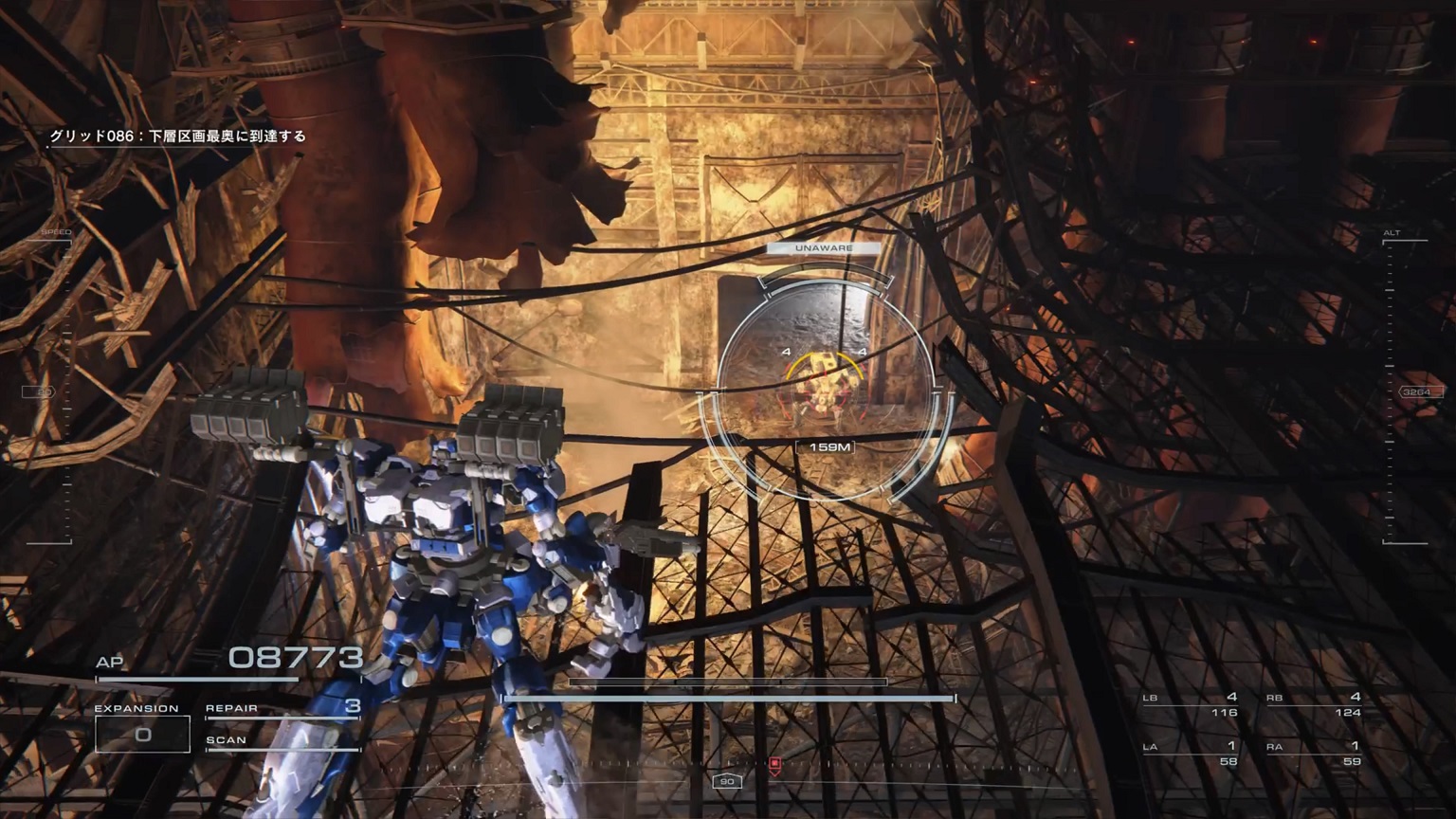Trigger the Scan function
Image resolution: width=1456 pixels, height=819 pixels.
pos(282,740)
